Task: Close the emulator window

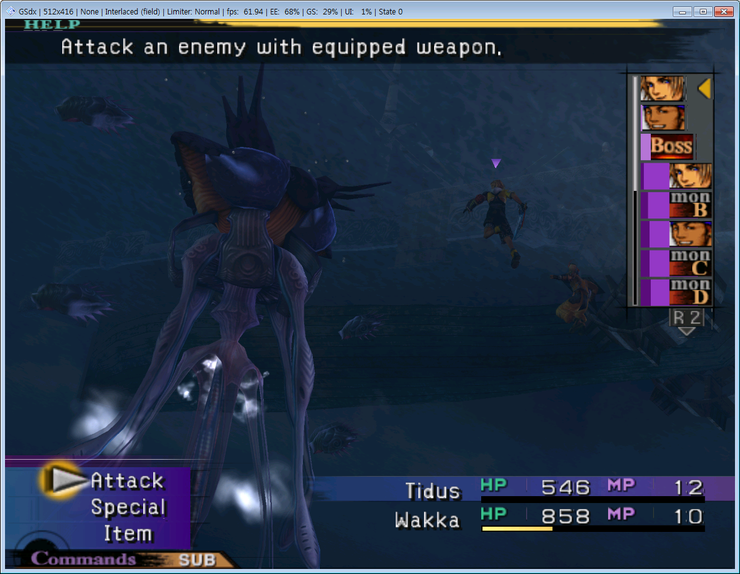Action: pyautogui.click(x=723, y=11)
